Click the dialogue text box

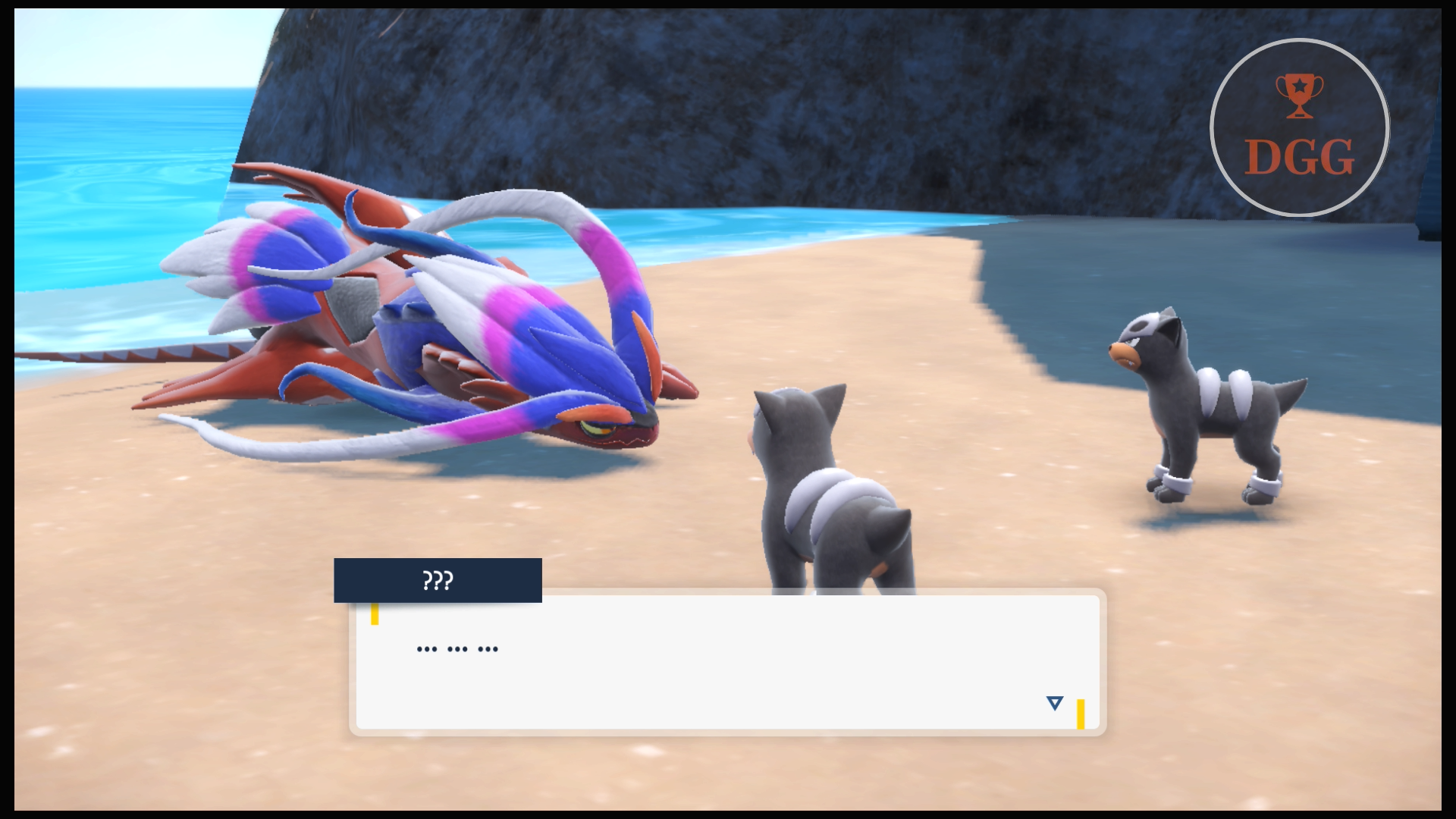pyautogui.click(x=726, y=662)
